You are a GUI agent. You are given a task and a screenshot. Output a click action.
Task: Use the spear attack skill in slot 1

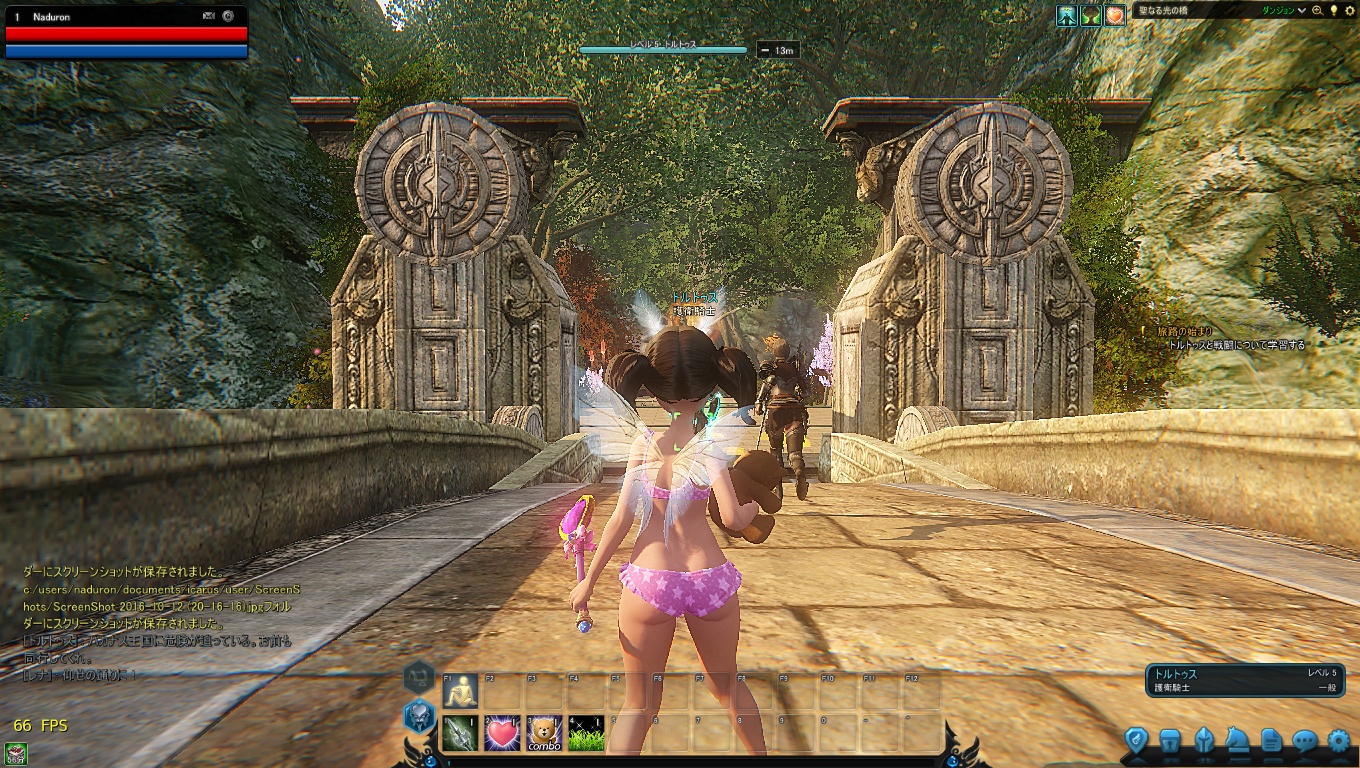pyautogui.click(x=461, y=734)
